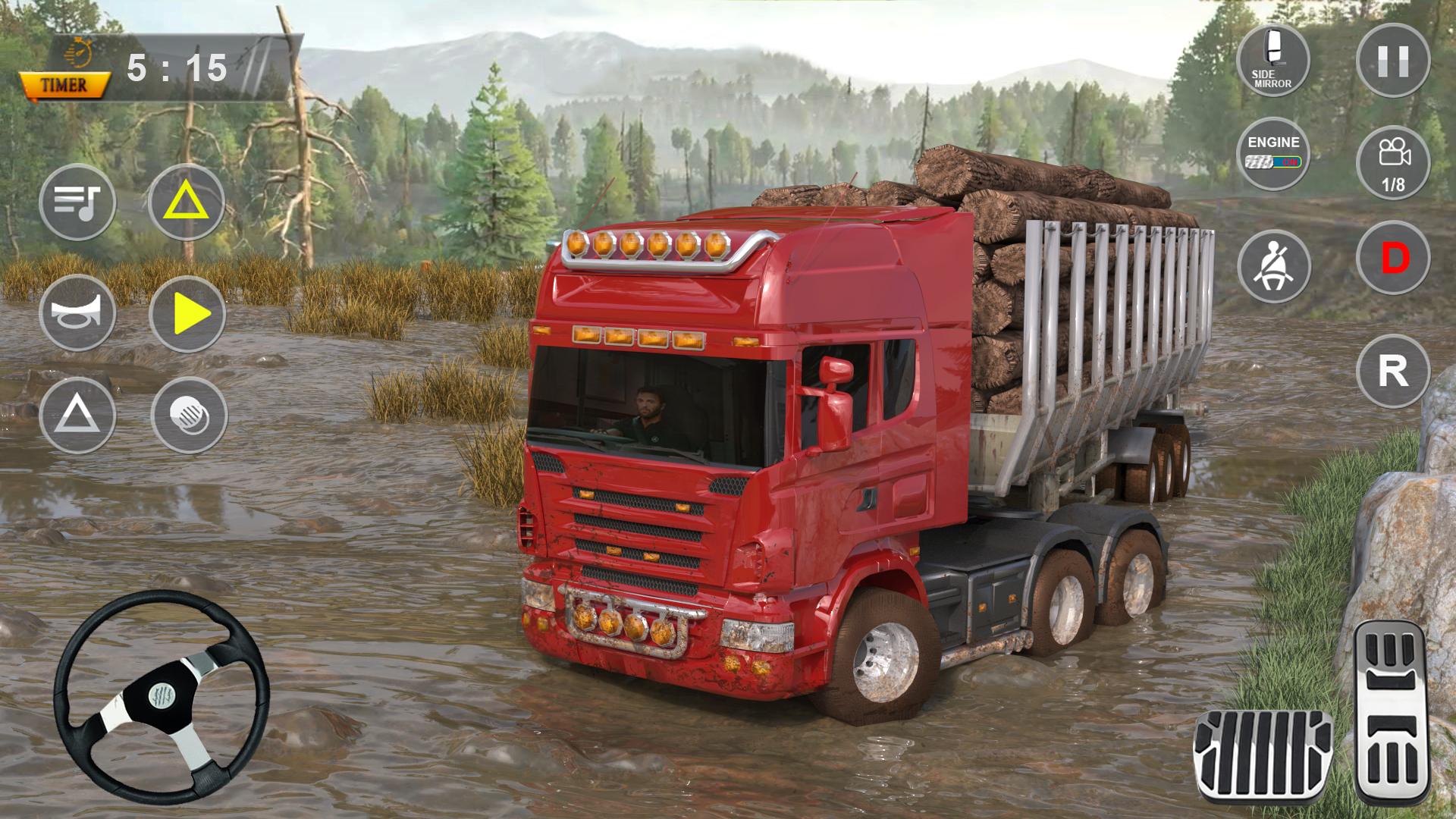The height and width of the screenshot is (819, 1456).
Task: Activate the yellow hazard triangle lights
Action: pyautogui.click(x=187, y=202)
